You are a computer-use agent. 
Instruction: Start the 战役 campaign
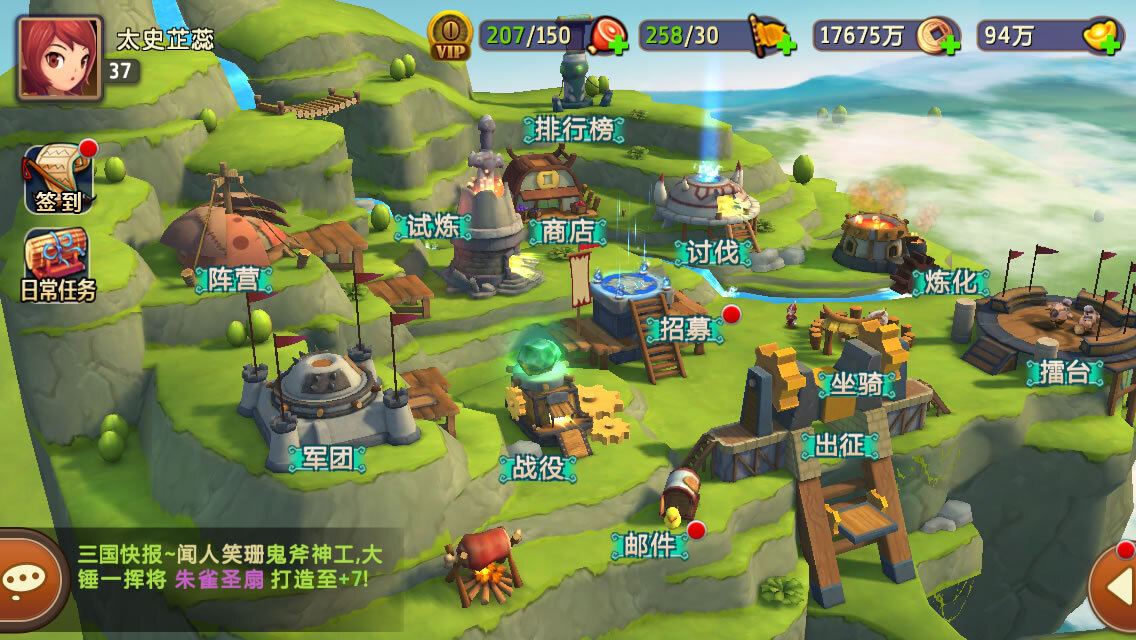coord(537,467)
